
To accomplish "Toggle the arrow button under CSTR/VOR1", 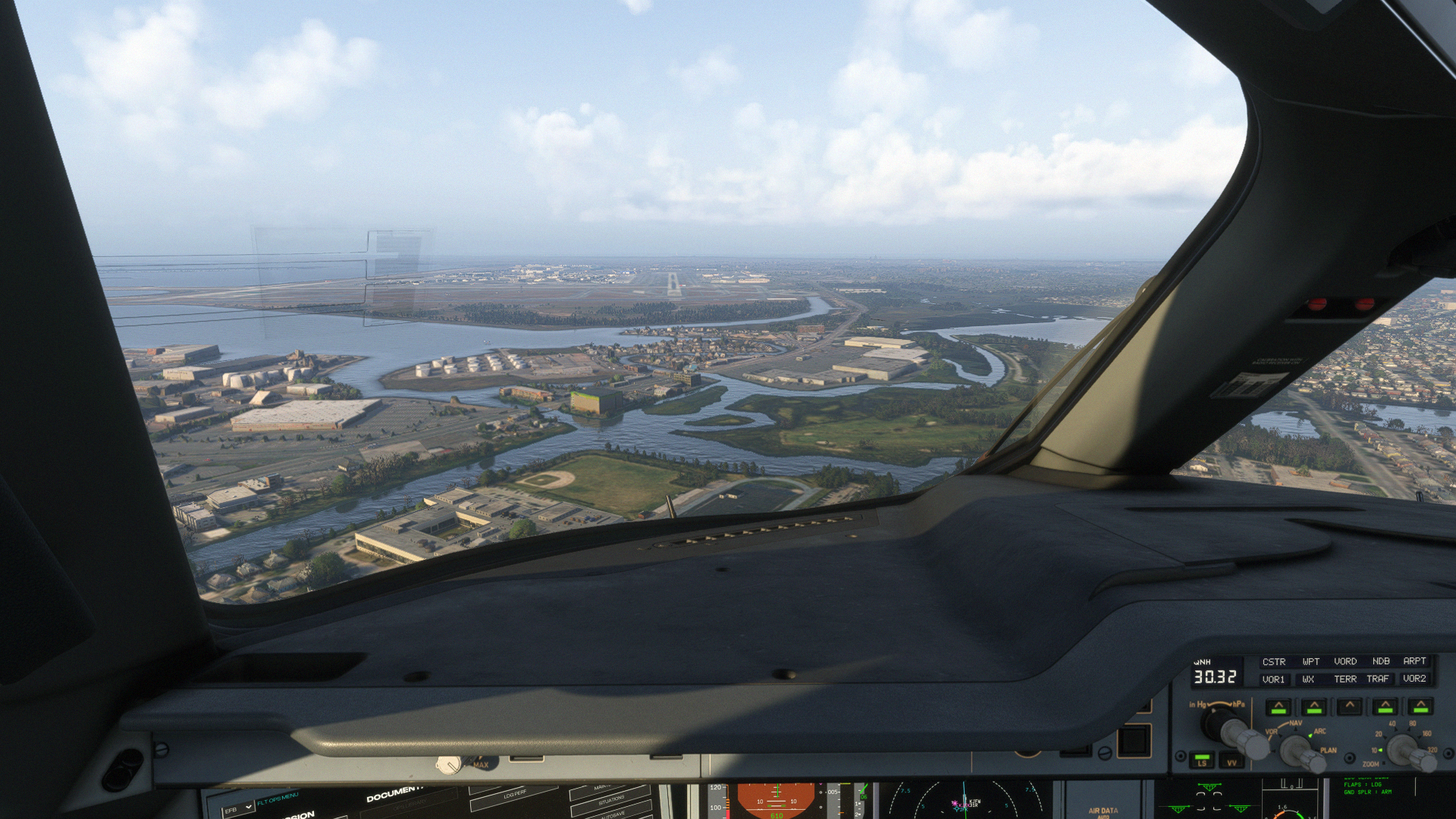I will click(1278, 708).
